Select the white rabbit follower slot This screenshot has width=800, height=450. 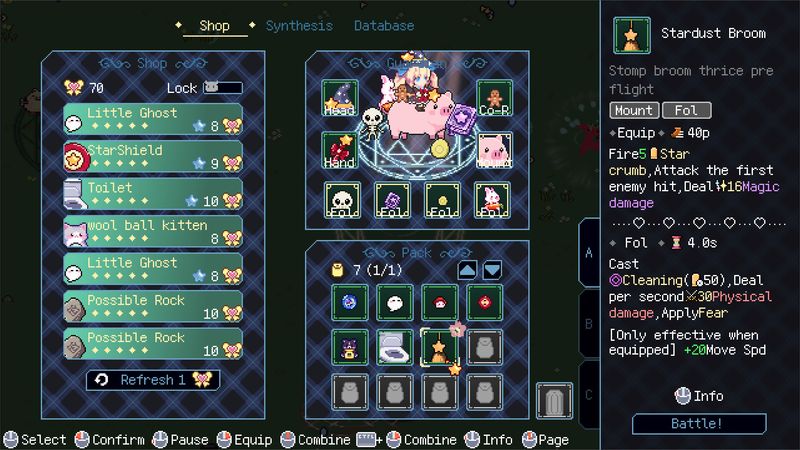tap(494, 199)
